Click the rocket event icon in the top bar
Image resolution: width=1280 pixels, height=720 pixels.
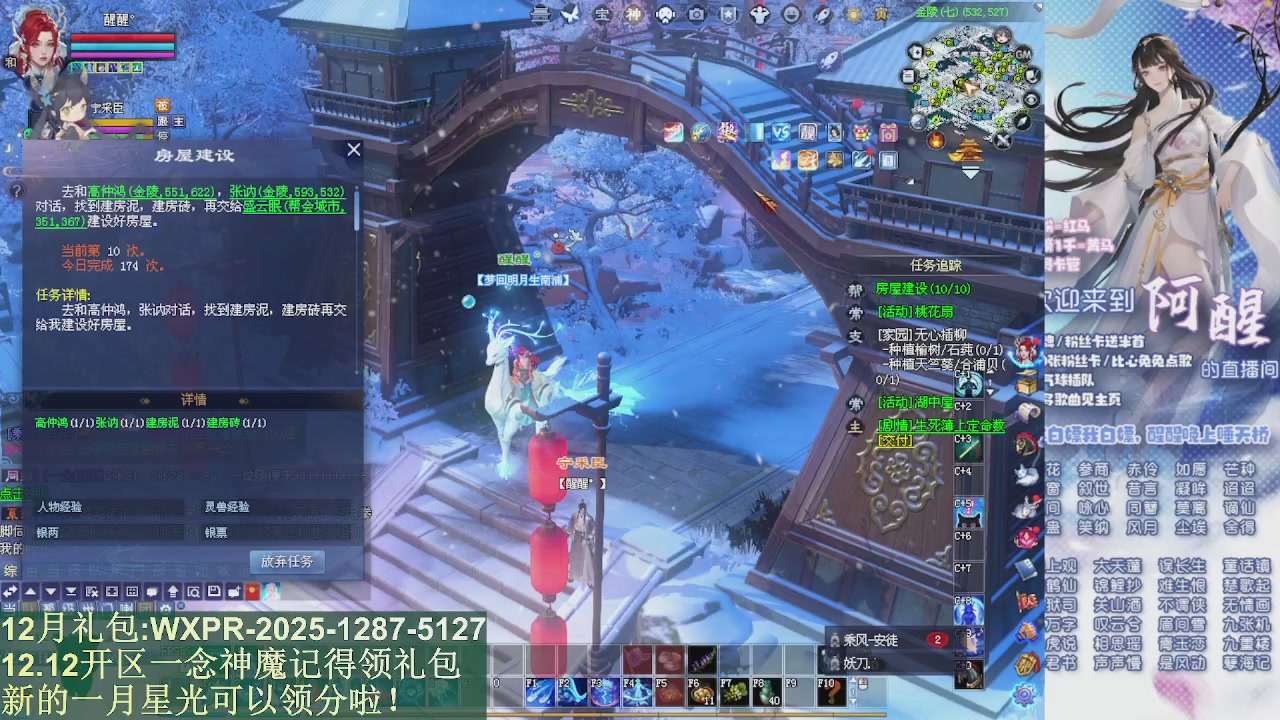coord(822,13)
